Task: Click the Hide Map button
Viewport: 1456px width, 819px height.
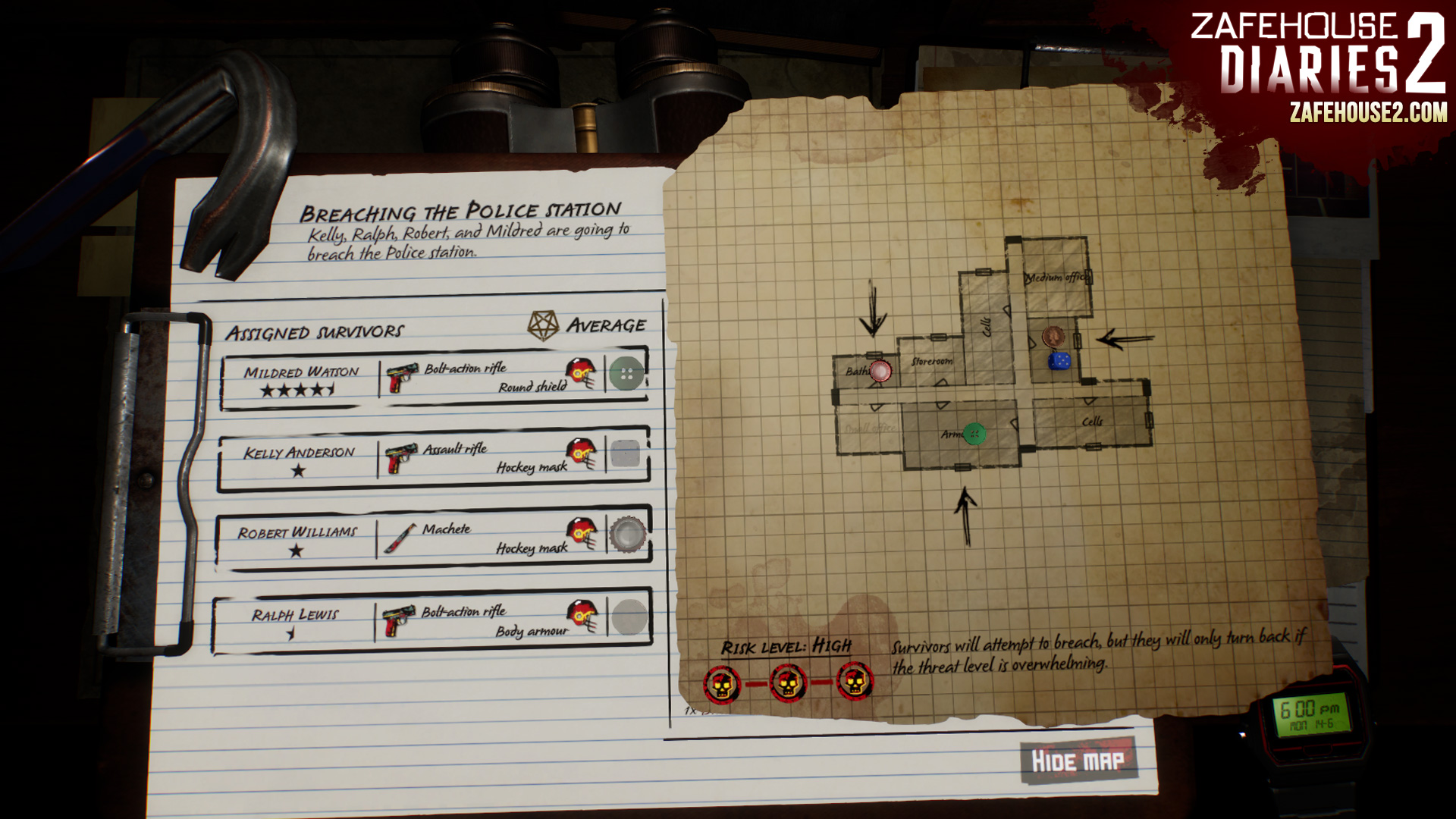Action: pos(1077,761)
